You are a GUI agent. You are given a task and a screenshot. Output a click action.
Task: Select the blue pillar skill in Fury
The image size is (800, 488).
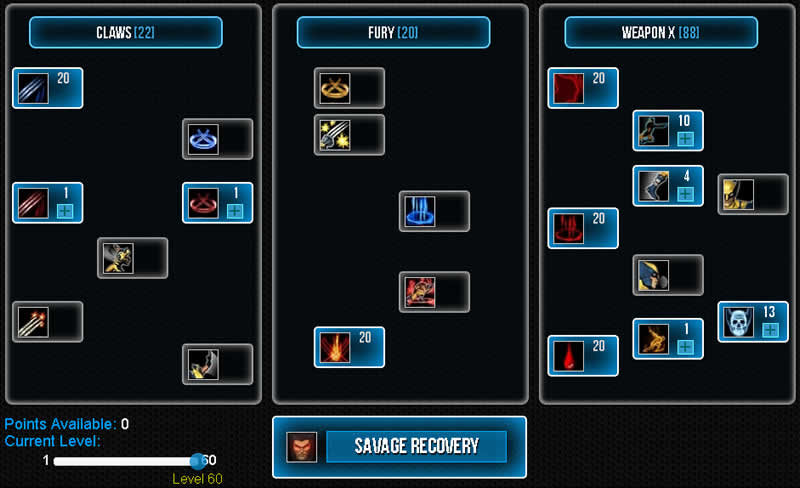coord(419,211)
